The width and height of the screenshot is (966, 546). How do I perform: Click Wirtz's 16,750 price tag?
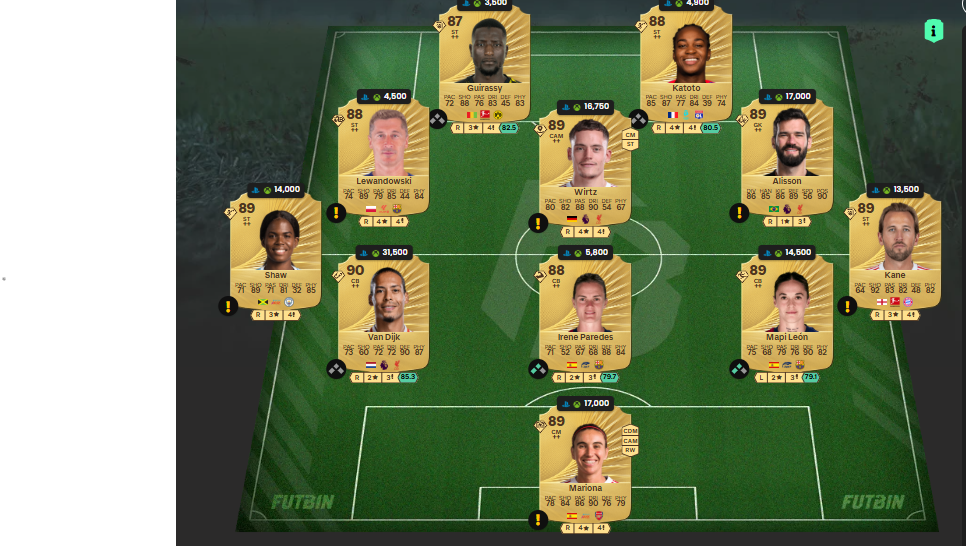(585, 106)
